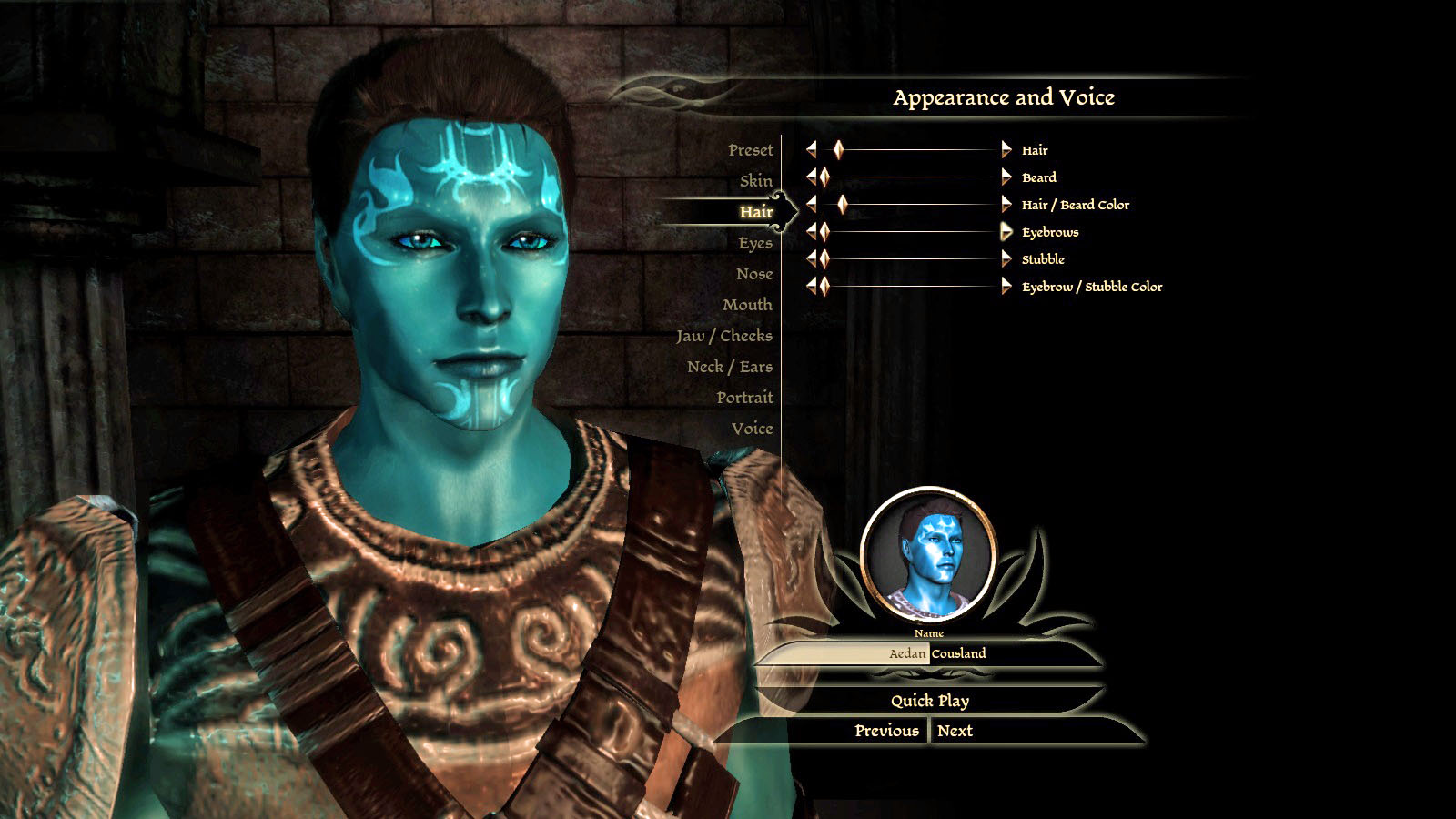
Task: Click the right arrow for Hair style
Action: pyautogui.click(x=1006, y=150)
